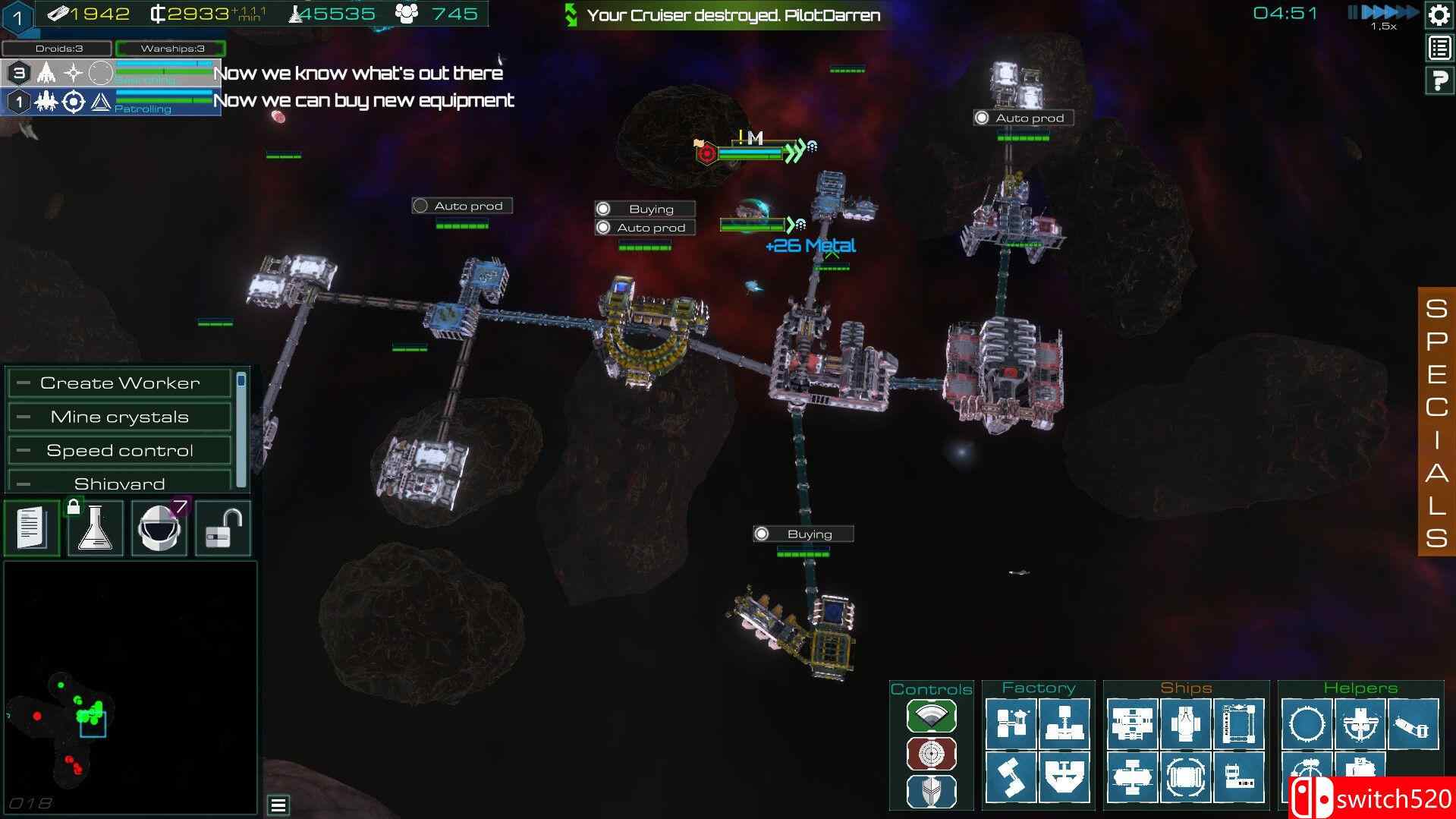
Task: Activate the green radar control button
Action: tap(931, 716)
